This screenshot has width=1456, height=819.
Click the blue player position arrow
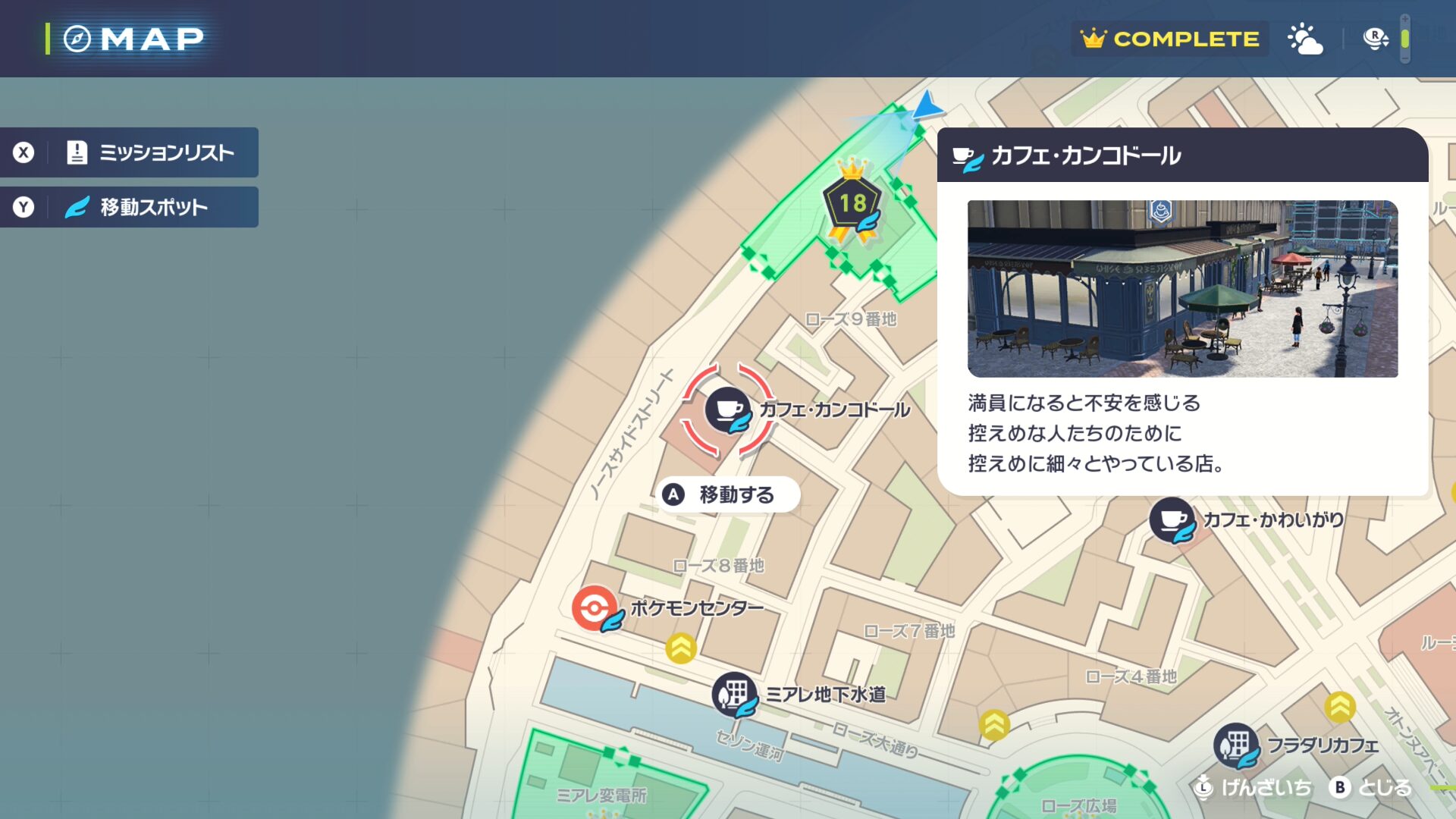[926, 106]
